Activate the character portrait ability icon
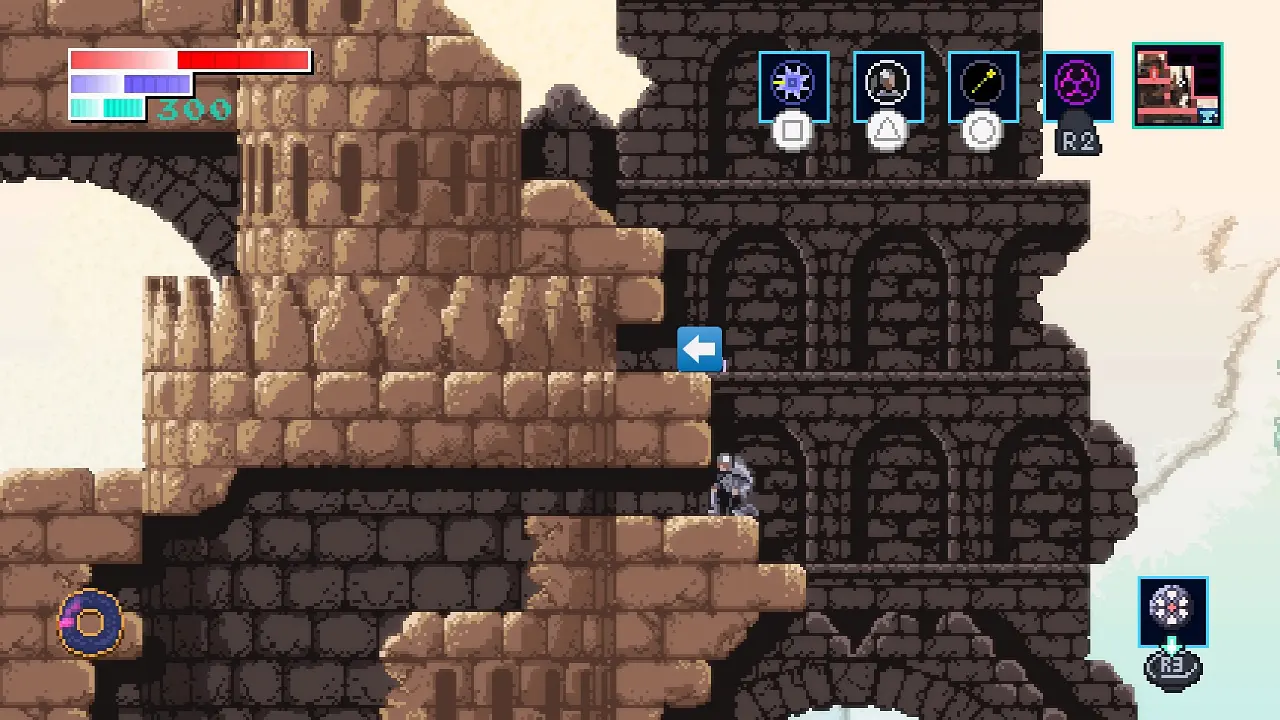1280x720 pixels. 888,86
